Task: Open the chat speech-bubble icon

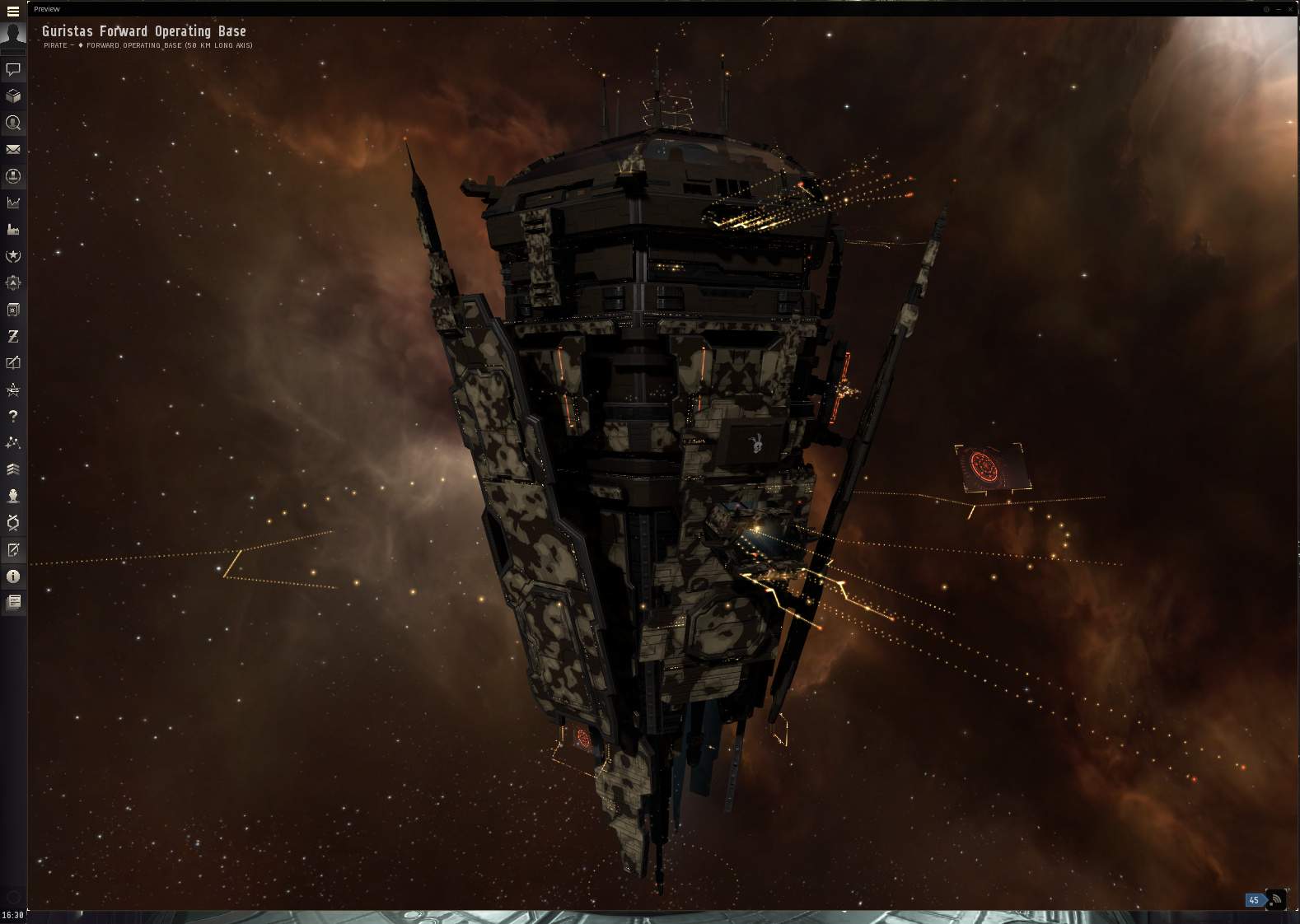Action: (13, 69)
